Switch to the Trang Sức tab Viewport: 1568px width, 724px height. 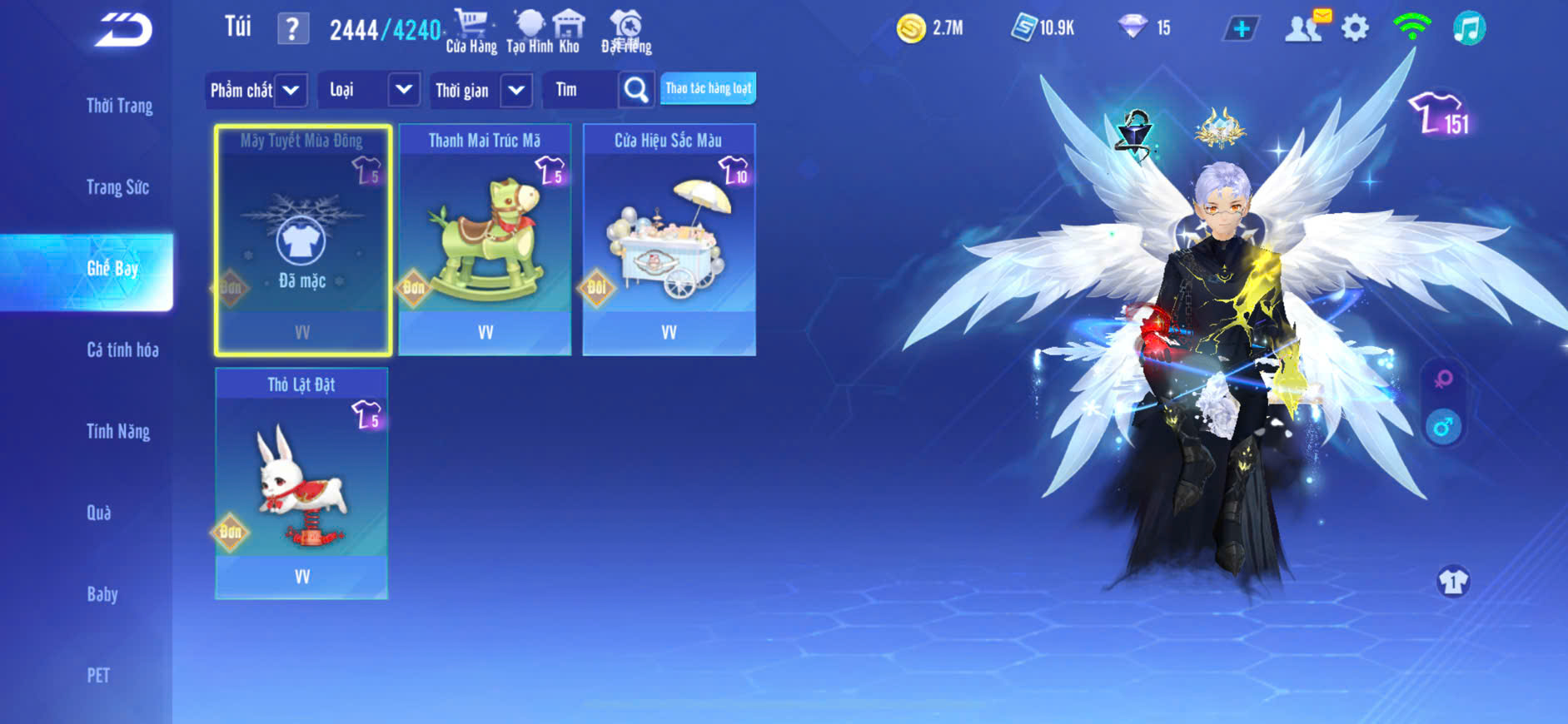click(x=117, y=187)
